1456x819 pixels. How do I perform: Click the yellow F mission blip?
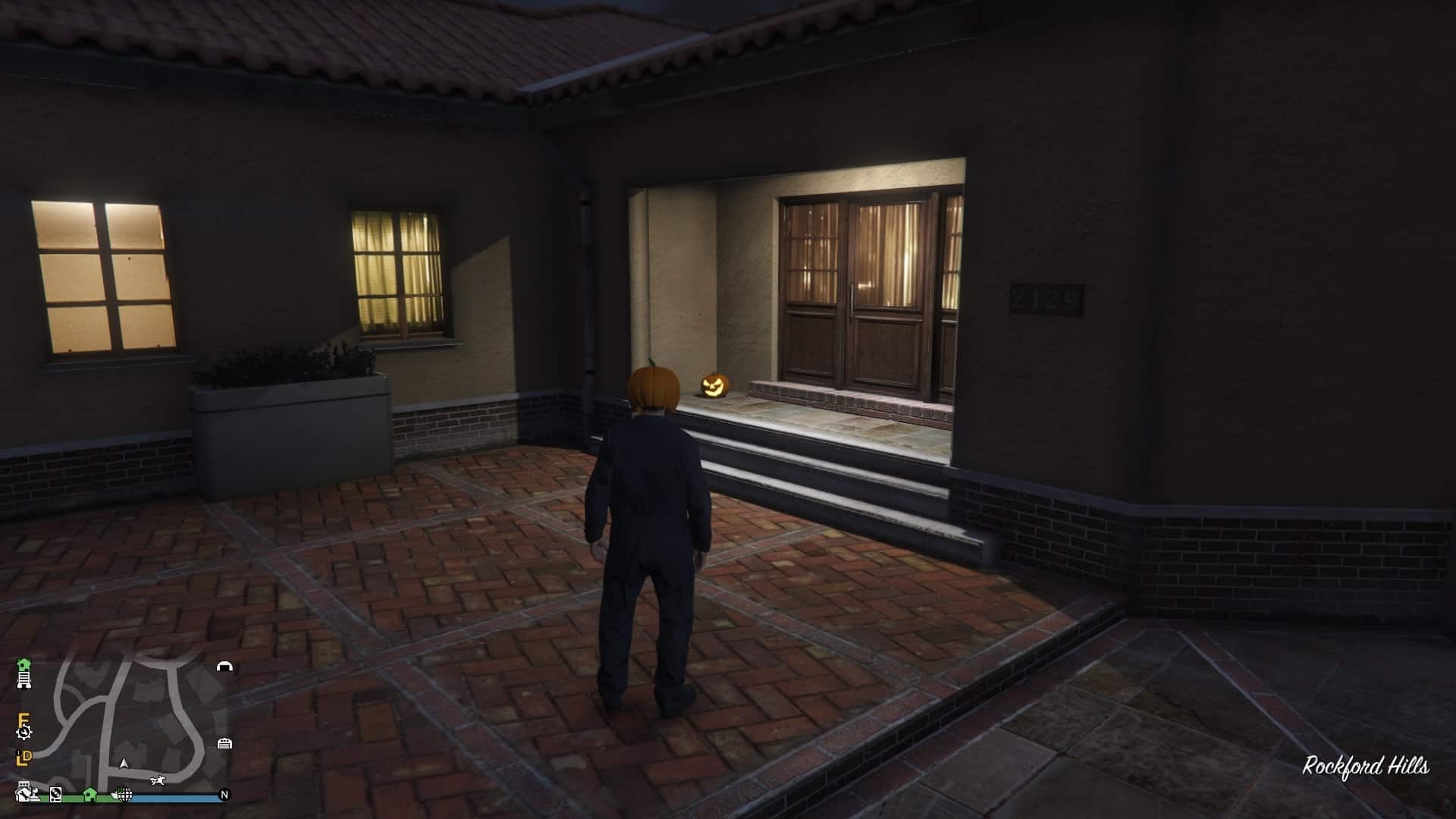coord(24,719)
